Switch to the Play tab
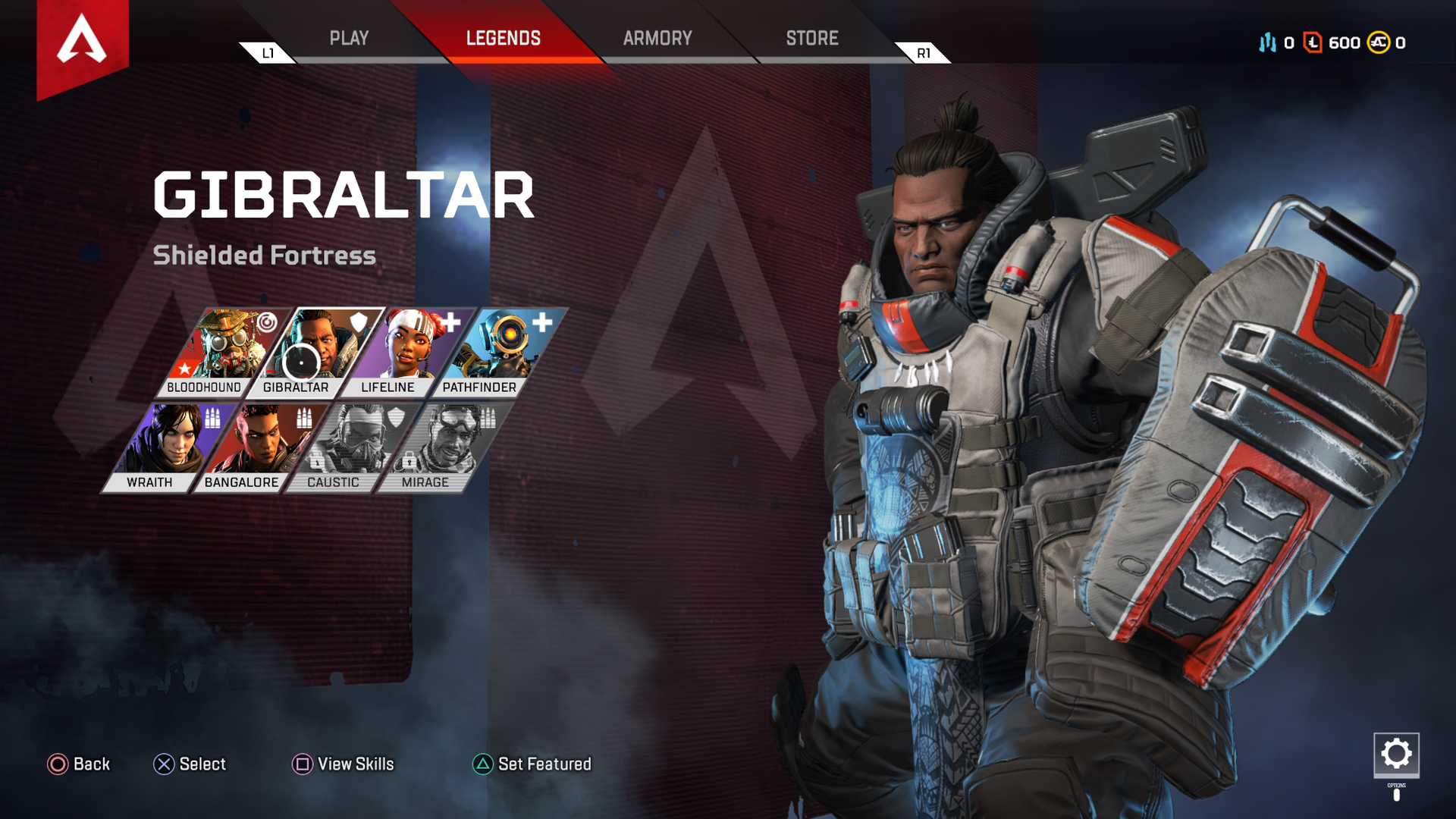The width and height of the screenshot is (1456, 819). (x=349, y=39)
